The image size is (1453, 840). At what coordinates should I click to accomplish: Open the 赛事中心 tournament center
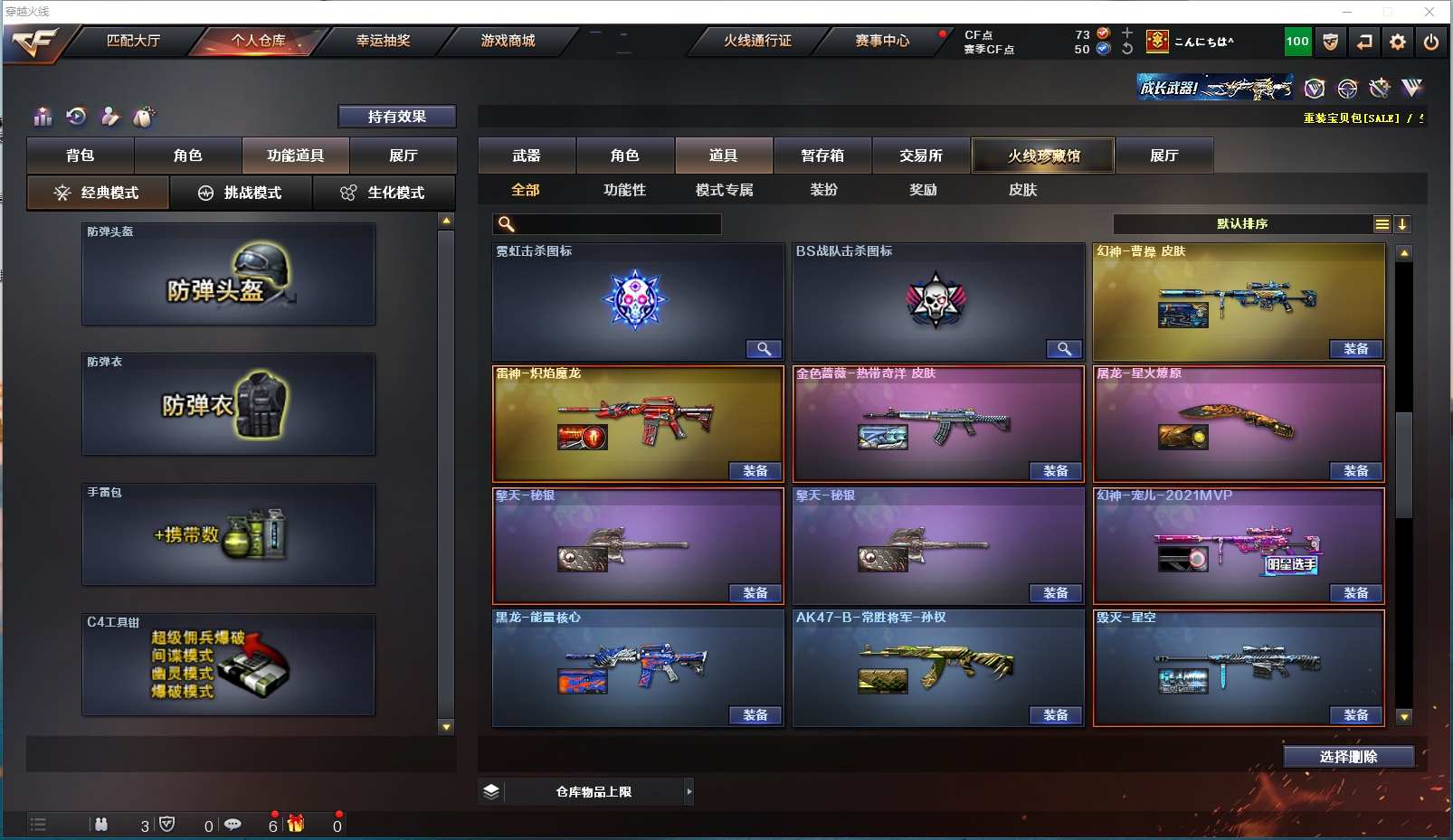pyautogui.click(x=882, y=41)
